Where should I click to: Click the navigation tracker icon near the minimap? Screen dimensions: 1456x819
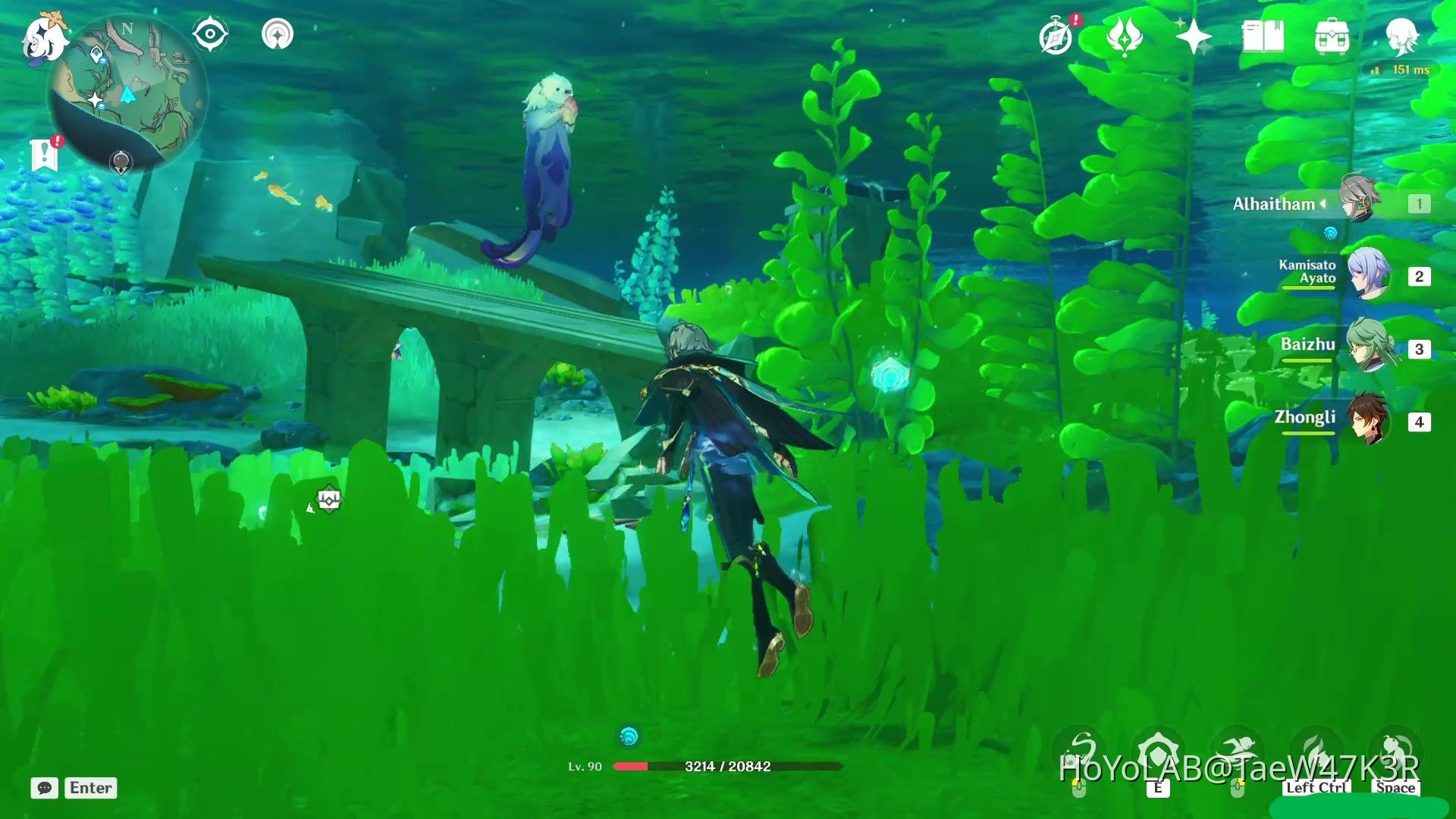pyautogui.click(x=279, y=33)
